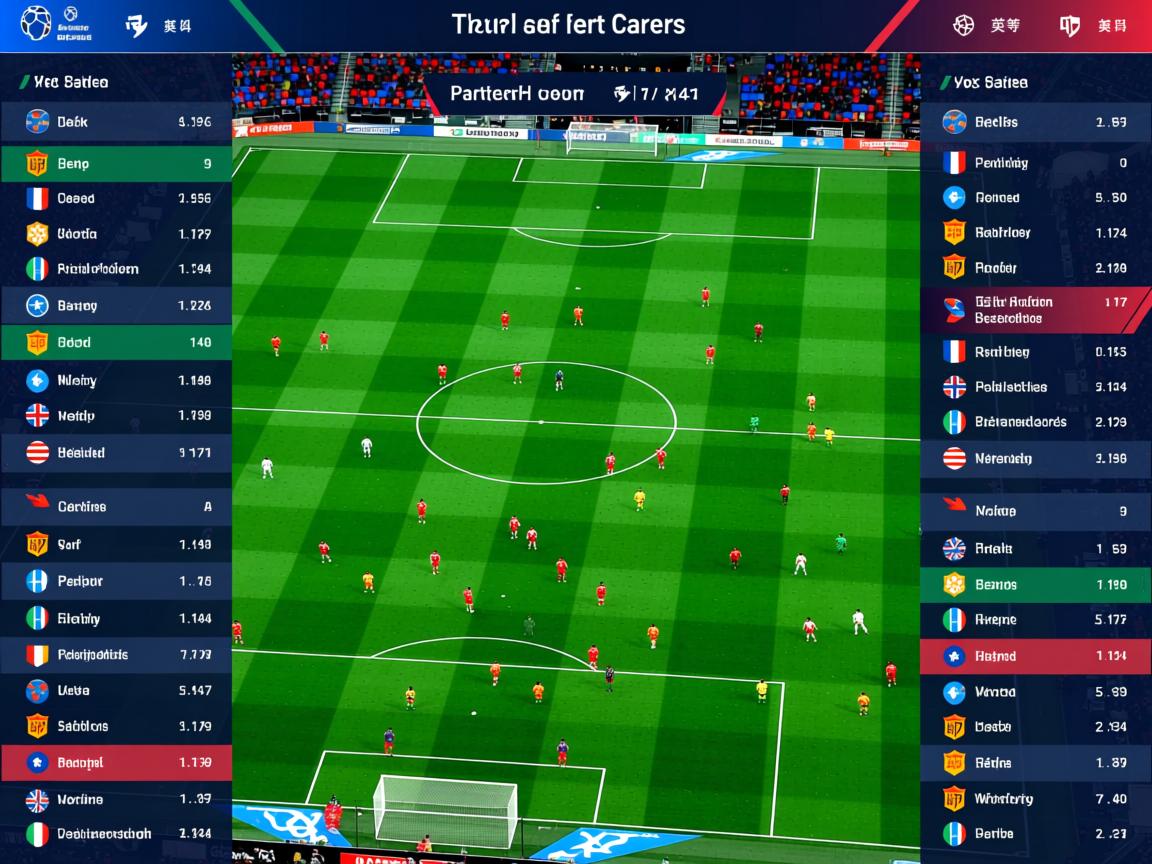Image resolution: width=1152 pixels, height=864 pixels.
Task: Choose the Sabbons row
Action: (x=116, y=726)
